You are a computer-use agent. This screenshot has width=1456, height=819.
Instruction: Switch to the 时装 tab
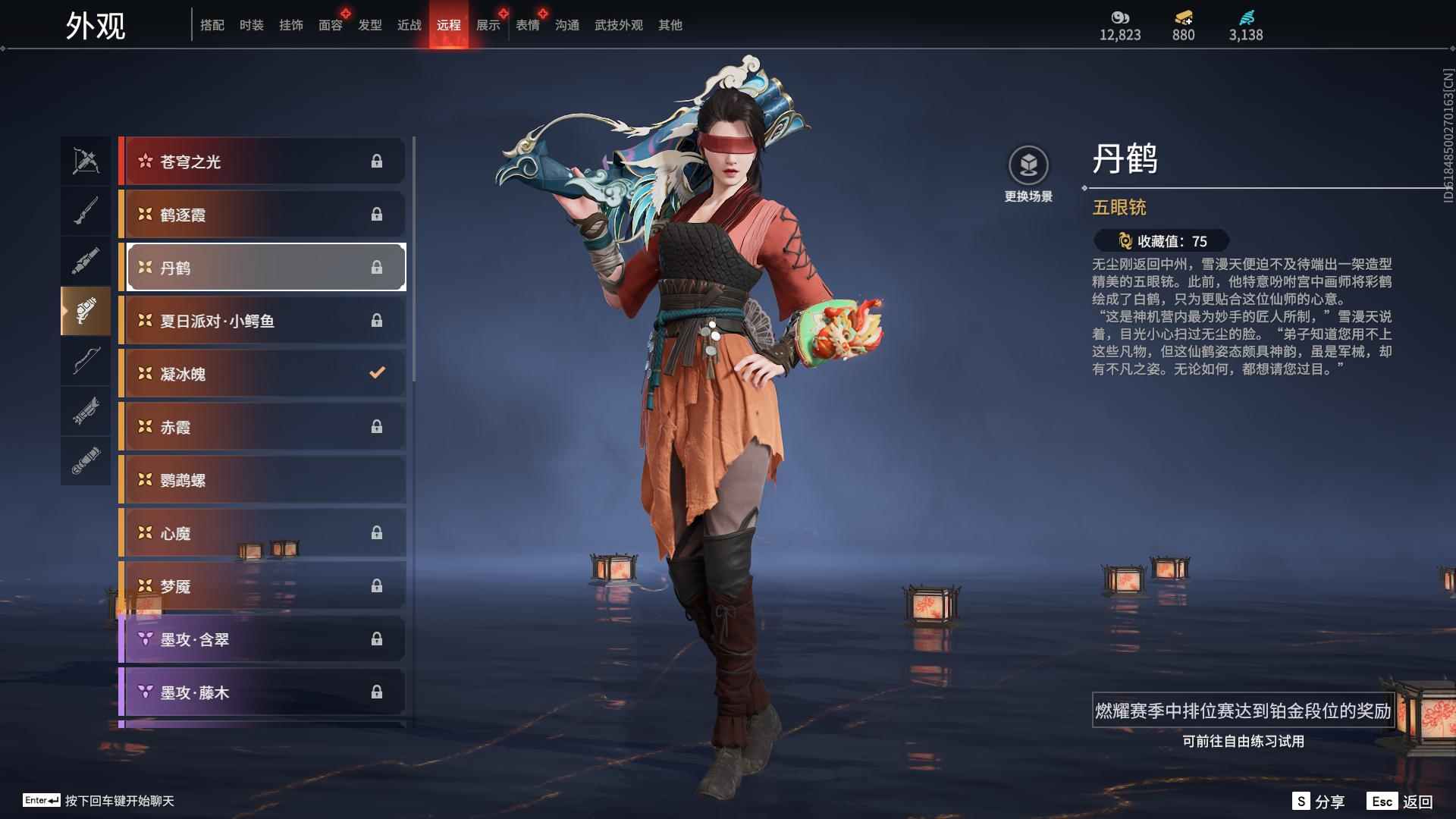251,24
